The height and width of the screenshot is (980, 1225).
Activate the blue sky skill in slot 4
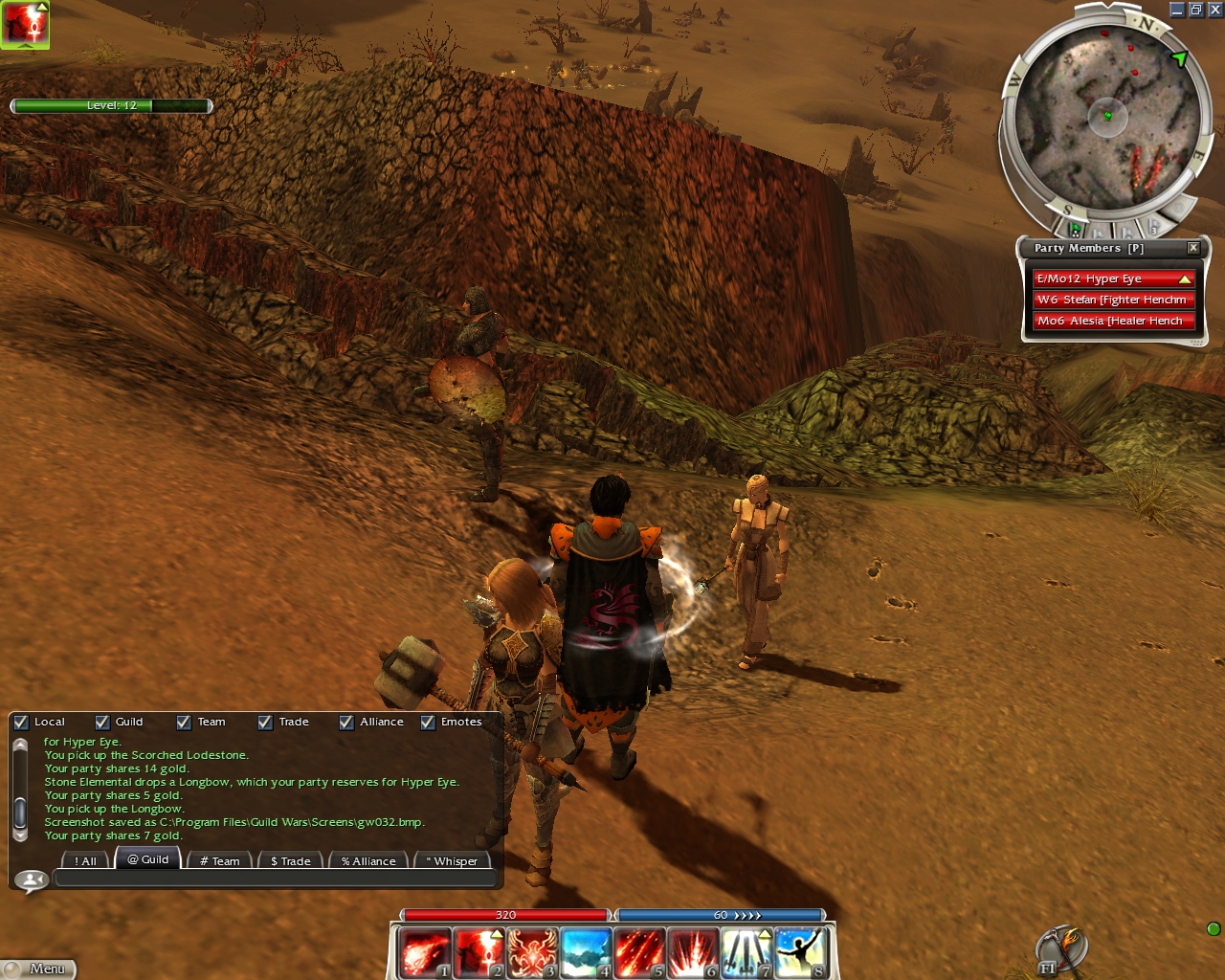click(586, 952)
